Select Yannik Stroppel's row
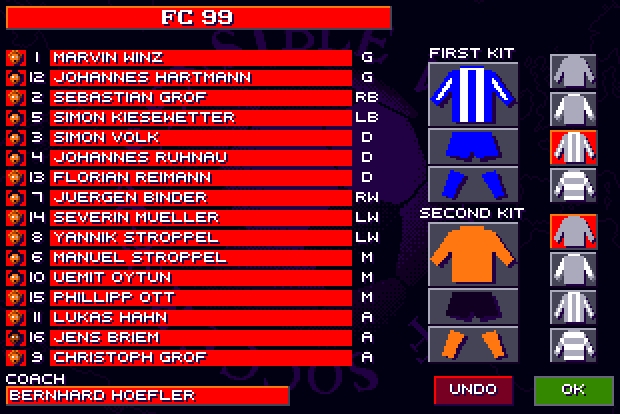 [x=200, y=237]
